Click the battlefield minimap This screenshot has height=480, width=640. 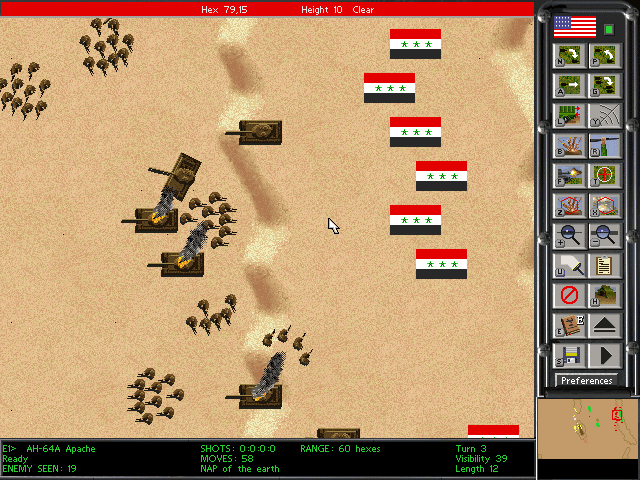[587, 428]
